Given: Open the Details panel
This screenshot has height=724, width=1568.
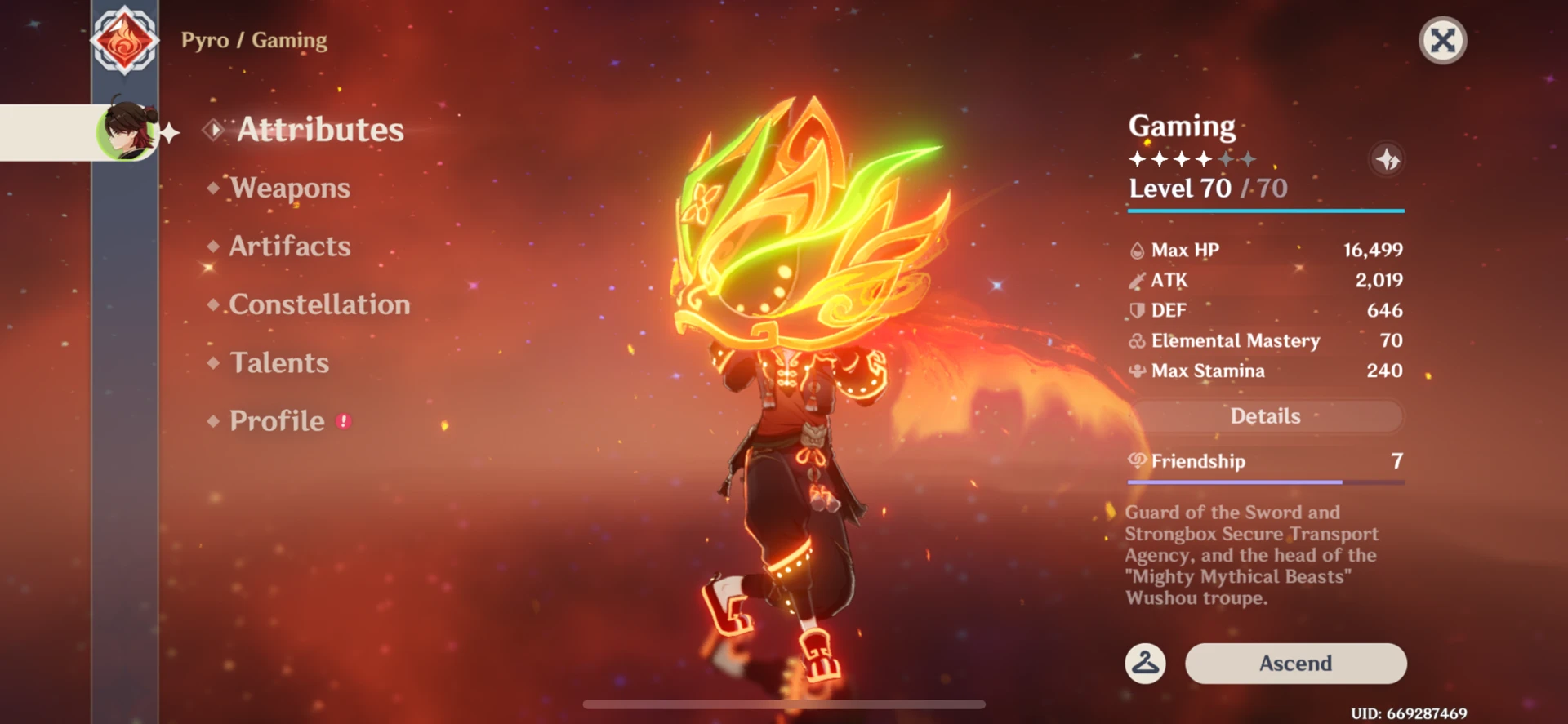Looking at the screenshot, I should tap(1265, 416).
